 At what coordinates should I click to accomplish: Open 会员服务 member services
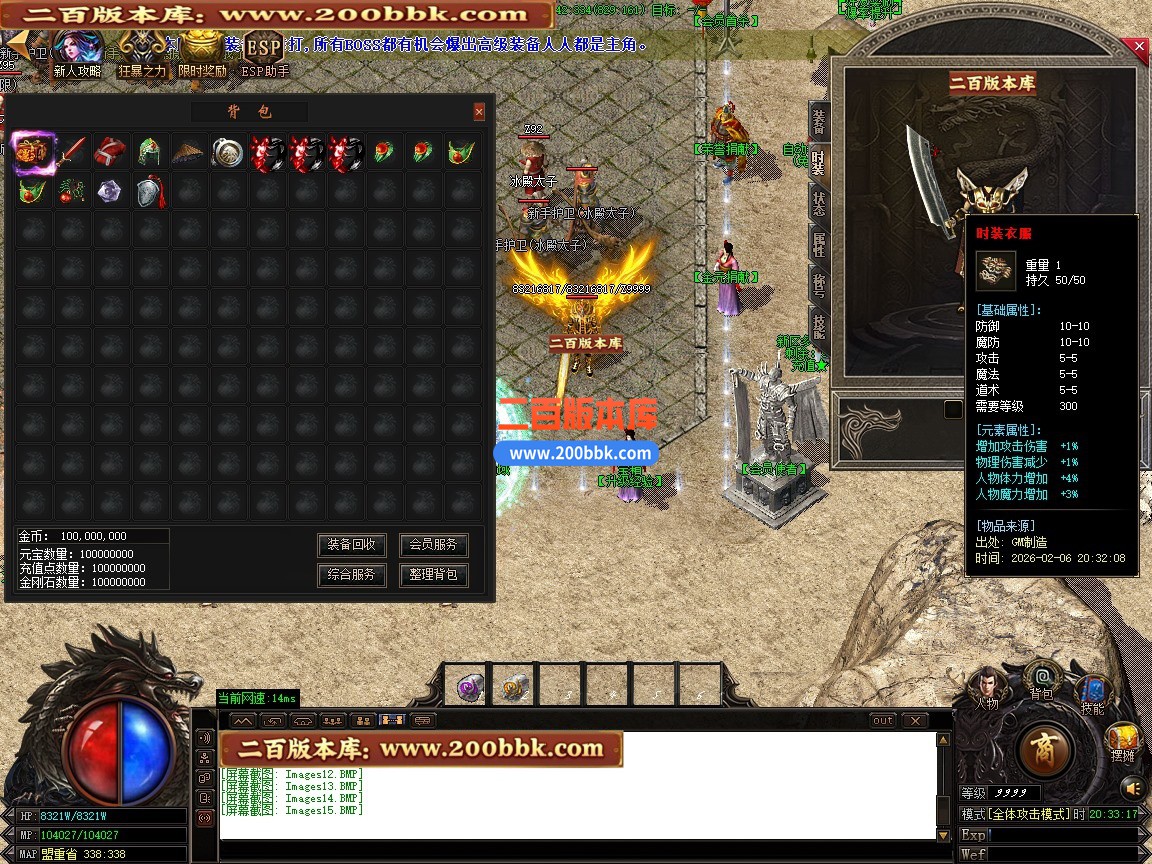[433, 545]
